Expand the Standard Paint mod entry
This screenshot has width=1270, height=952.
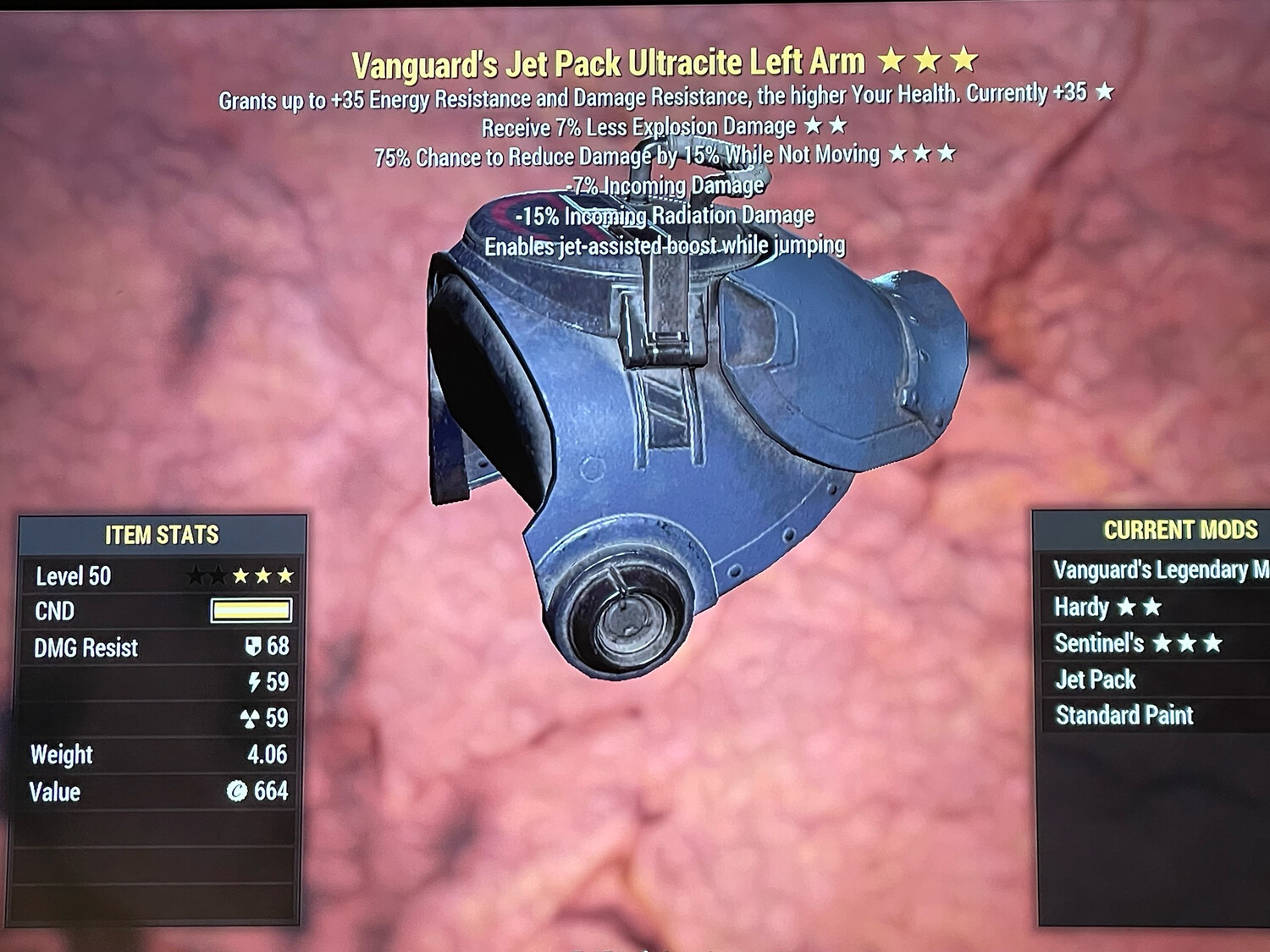pos(1126,715)
